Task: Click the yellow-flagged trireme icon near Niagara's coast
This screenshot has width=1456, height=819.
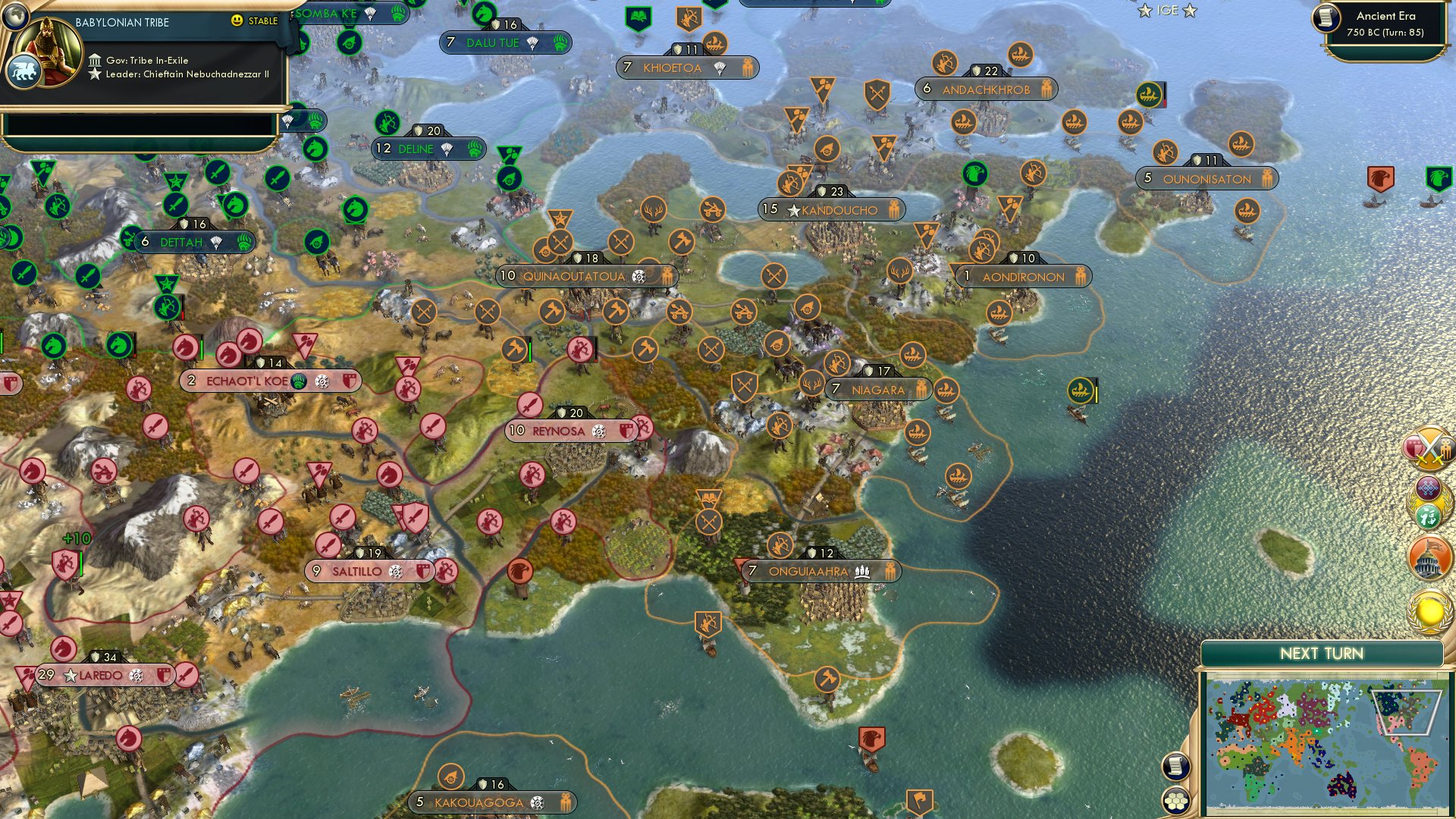Action: (1080, 388)
